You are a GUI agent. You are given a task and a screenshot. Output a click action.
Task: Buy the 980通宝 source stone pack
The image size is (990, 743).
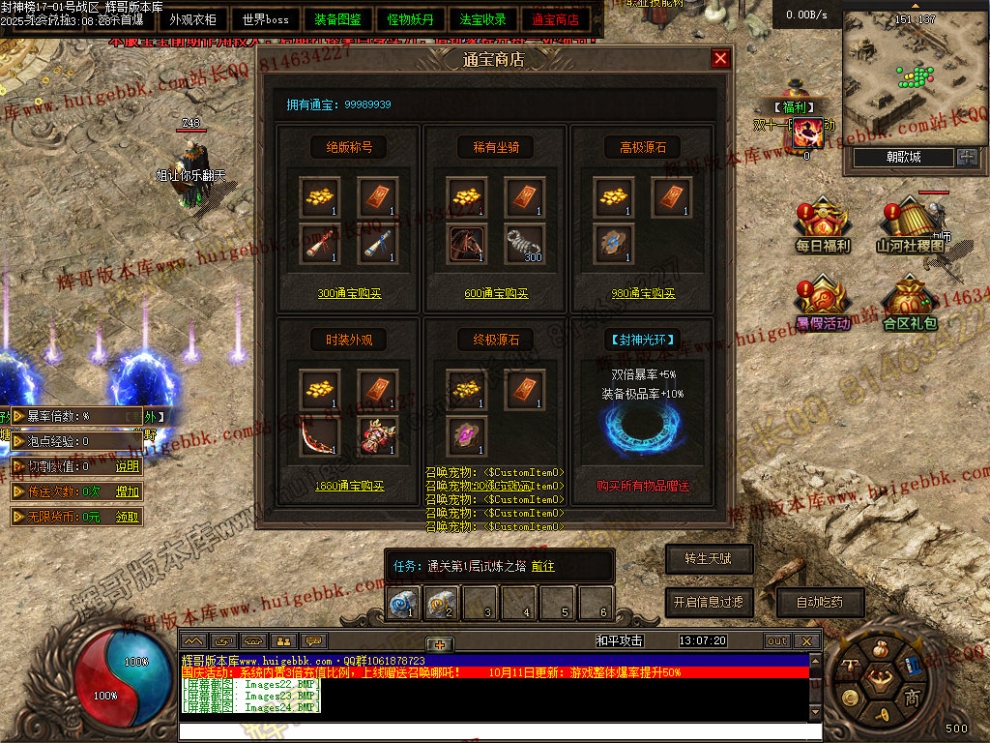[643, 294]
